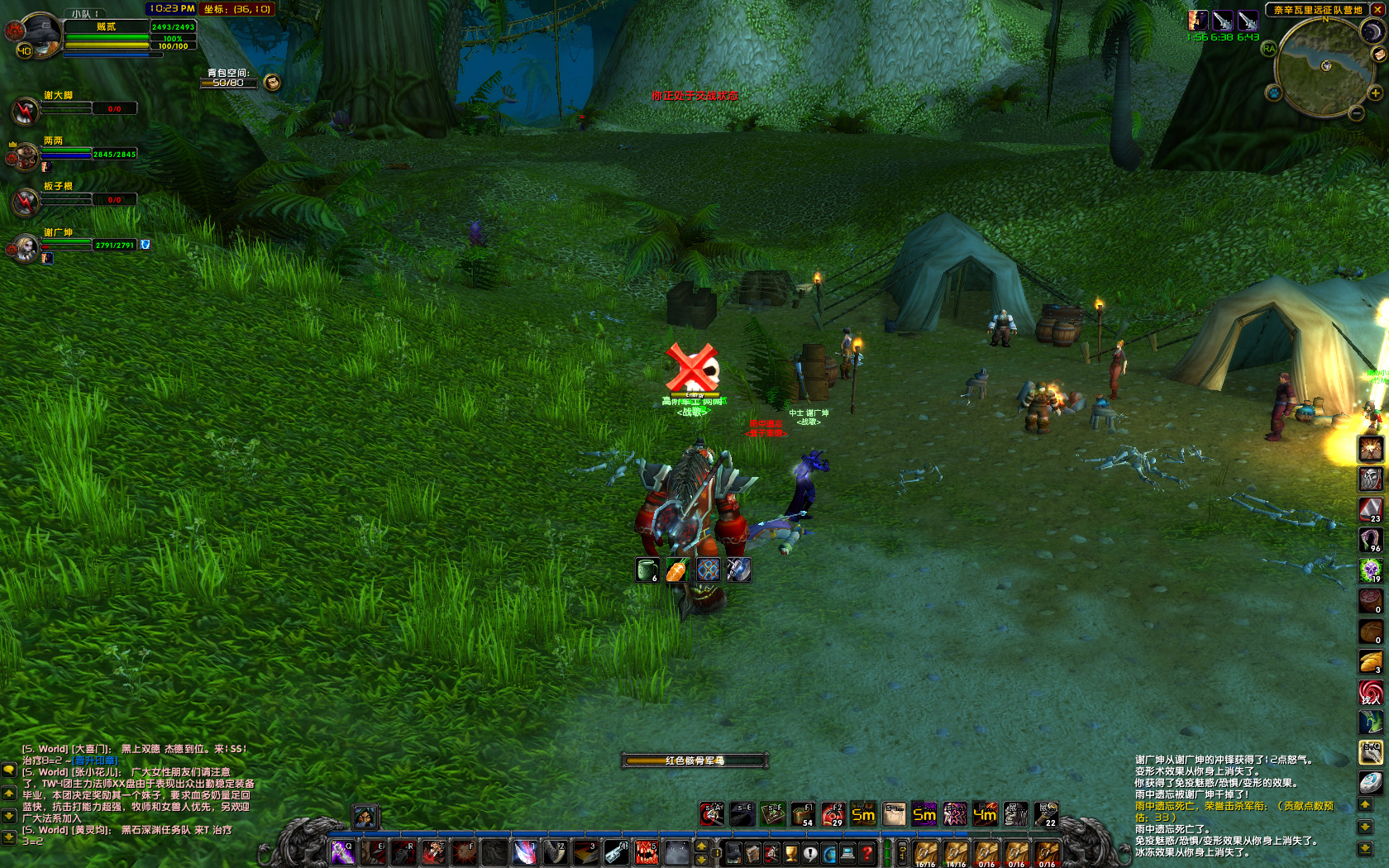Click the green RA minimap button
The height and width of the screenshot is (868, 1389).
click(x=1269, y=49)
